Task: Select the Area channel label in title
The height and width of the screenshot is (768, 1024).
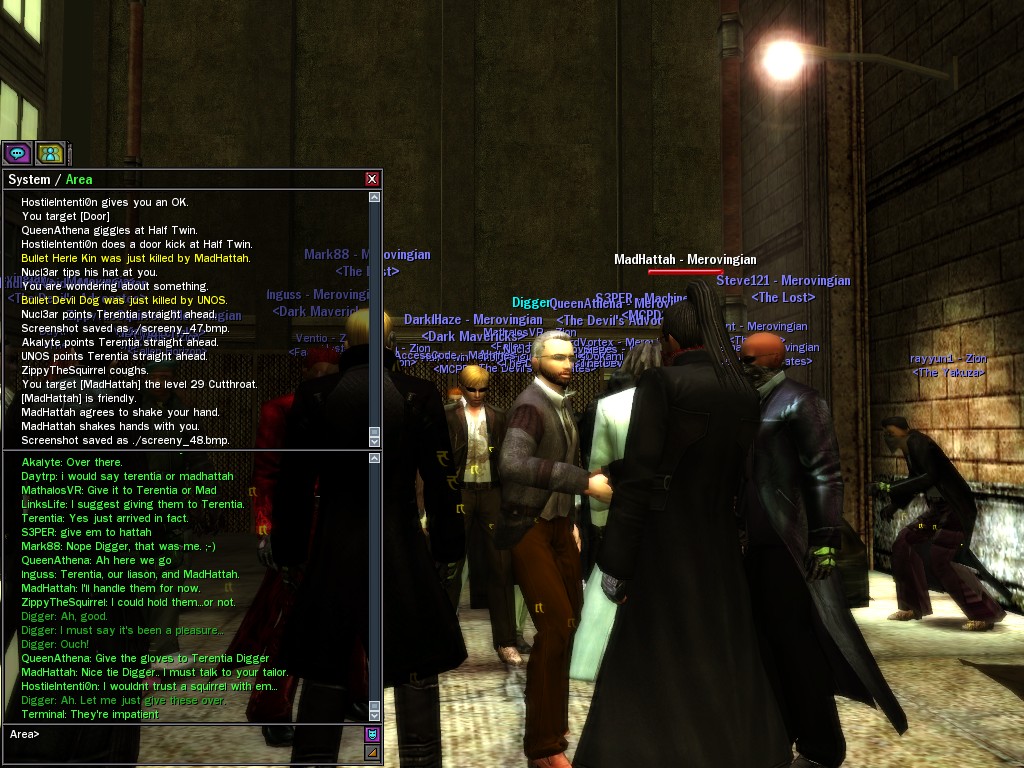Action: (79, 180)
